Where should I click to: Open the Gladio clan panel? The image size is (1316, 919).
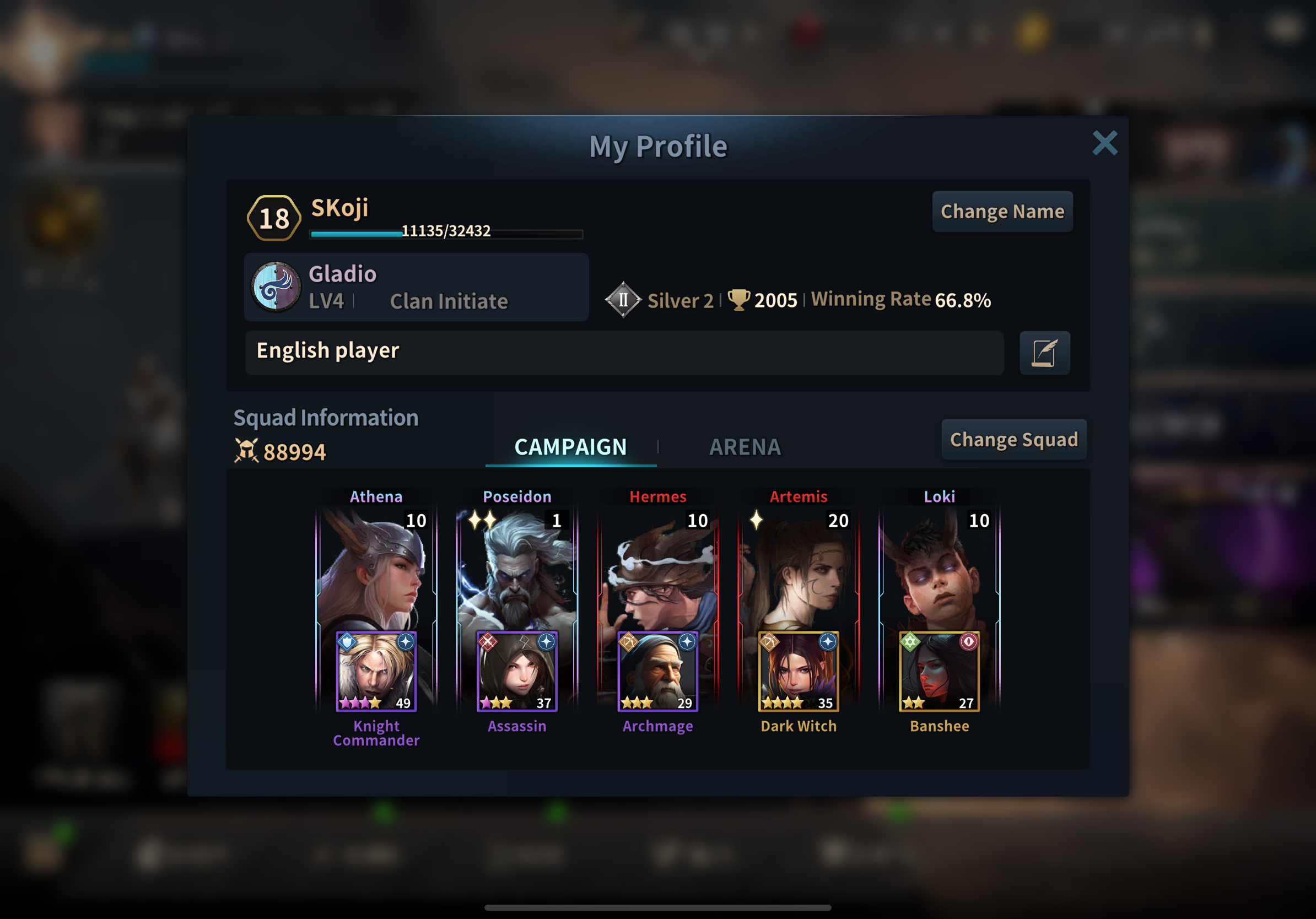416,287
